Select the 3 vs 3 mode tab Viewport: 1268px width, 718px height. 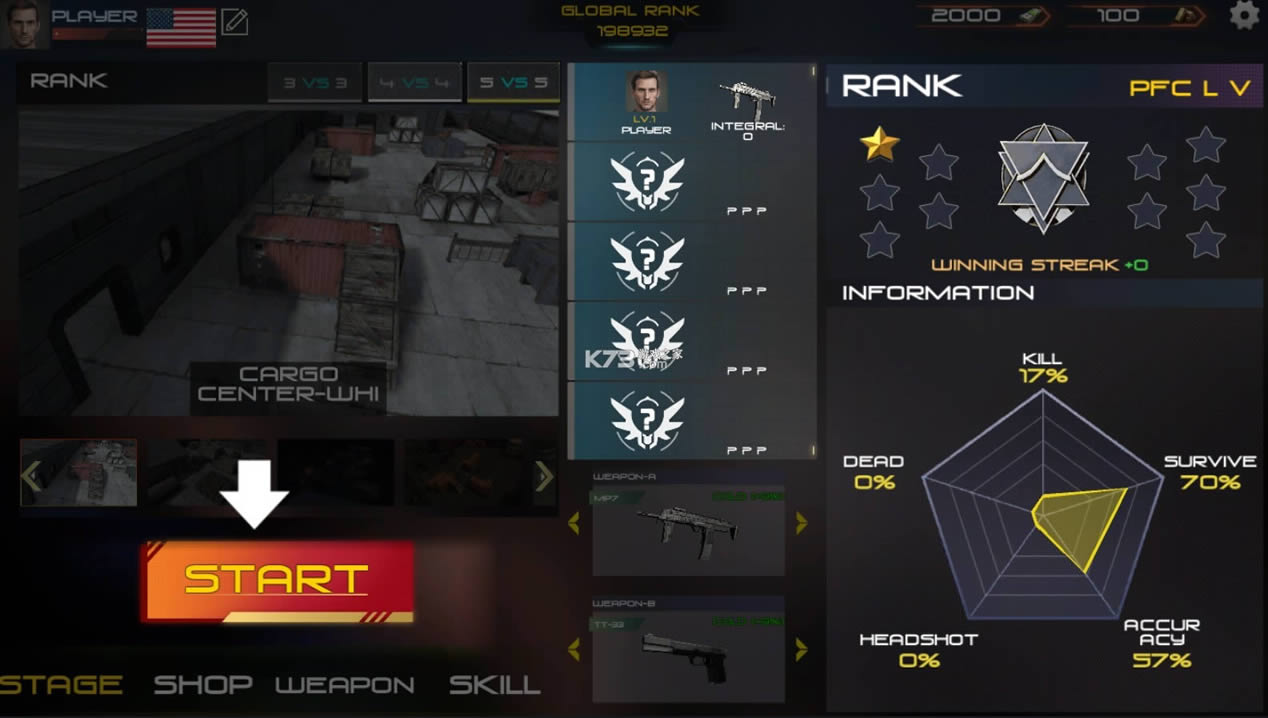(x=314, y=83)
